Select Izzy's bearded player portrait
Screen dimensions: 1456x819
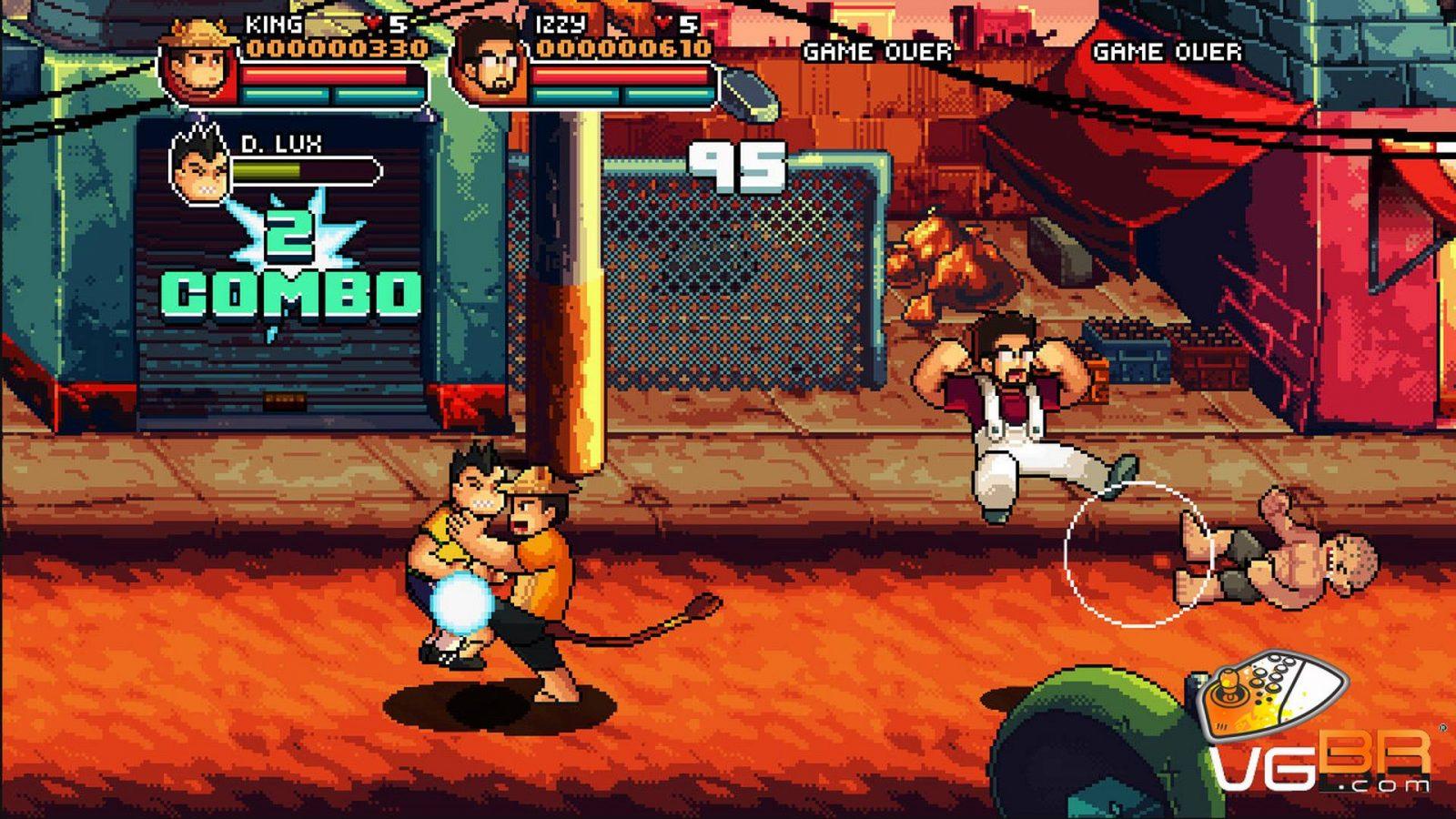(x=490, y=62)
